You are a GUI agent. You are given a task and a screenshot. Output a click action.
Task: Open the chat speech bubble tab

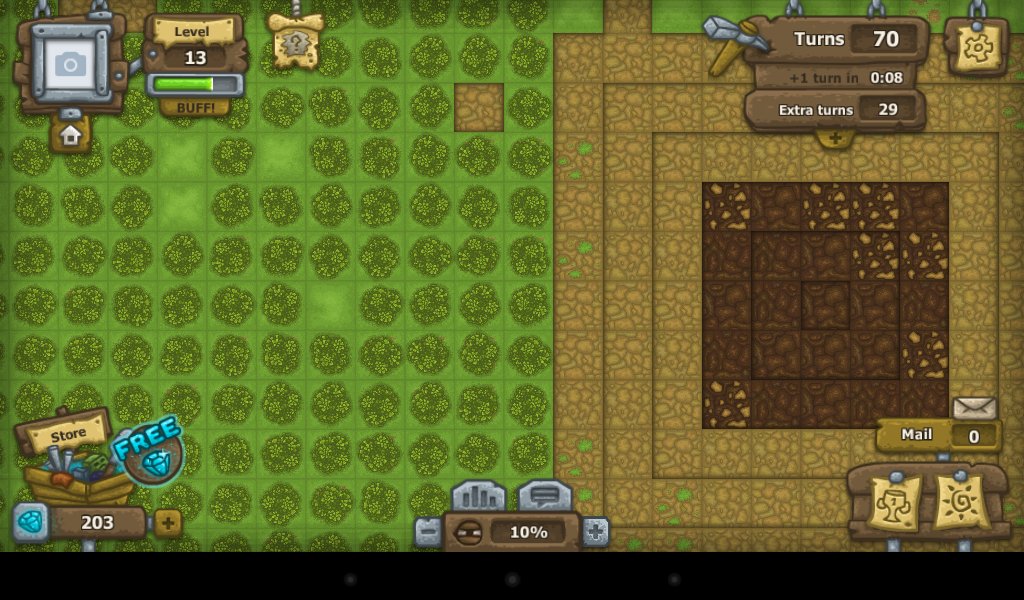click(544, 497)
